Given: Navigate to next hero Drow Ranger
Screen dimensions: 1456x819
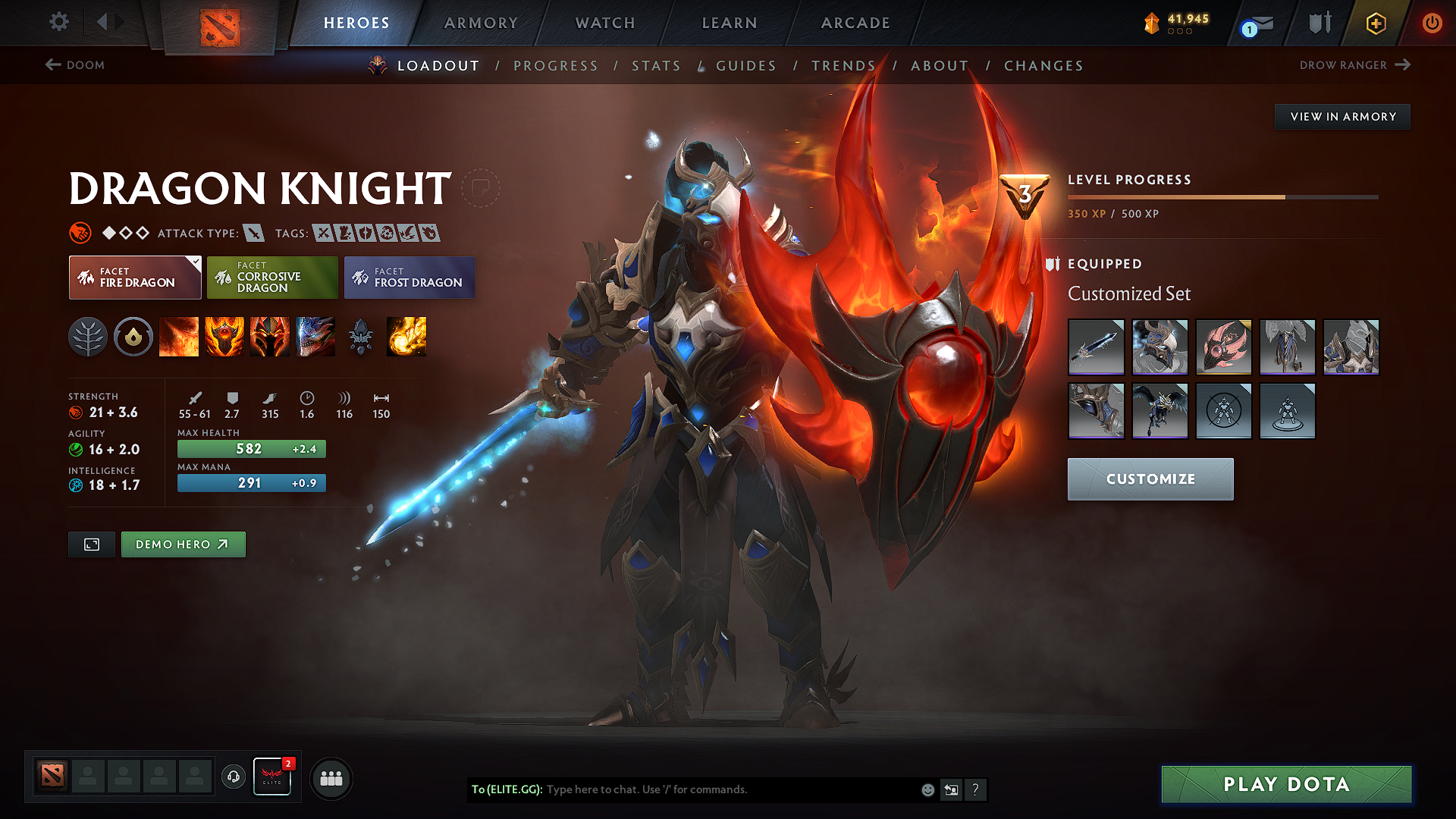Looking at the screenshot, I should [x=1356, y=65].
